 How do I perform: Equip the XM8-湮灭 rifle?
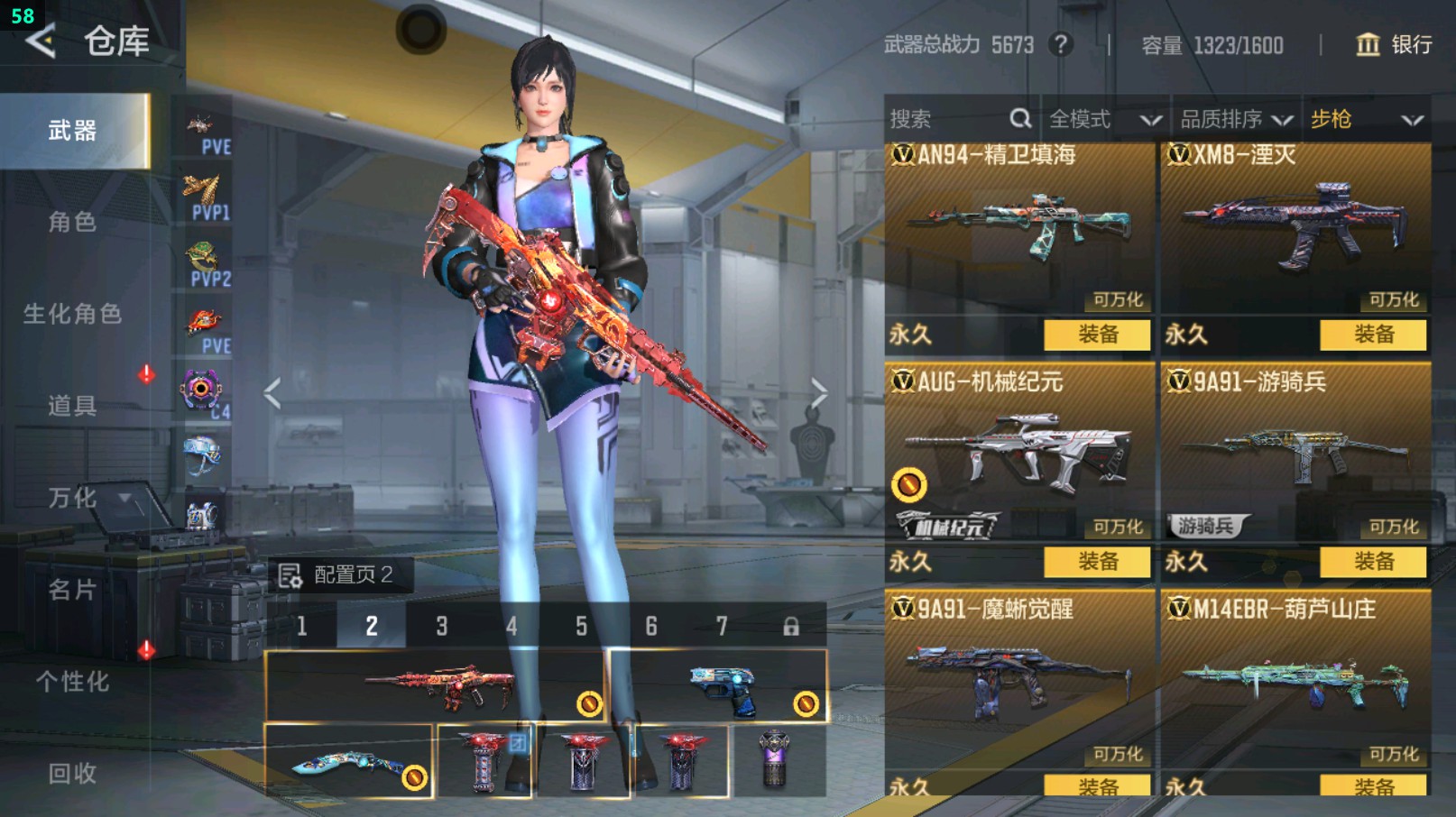1373,335
